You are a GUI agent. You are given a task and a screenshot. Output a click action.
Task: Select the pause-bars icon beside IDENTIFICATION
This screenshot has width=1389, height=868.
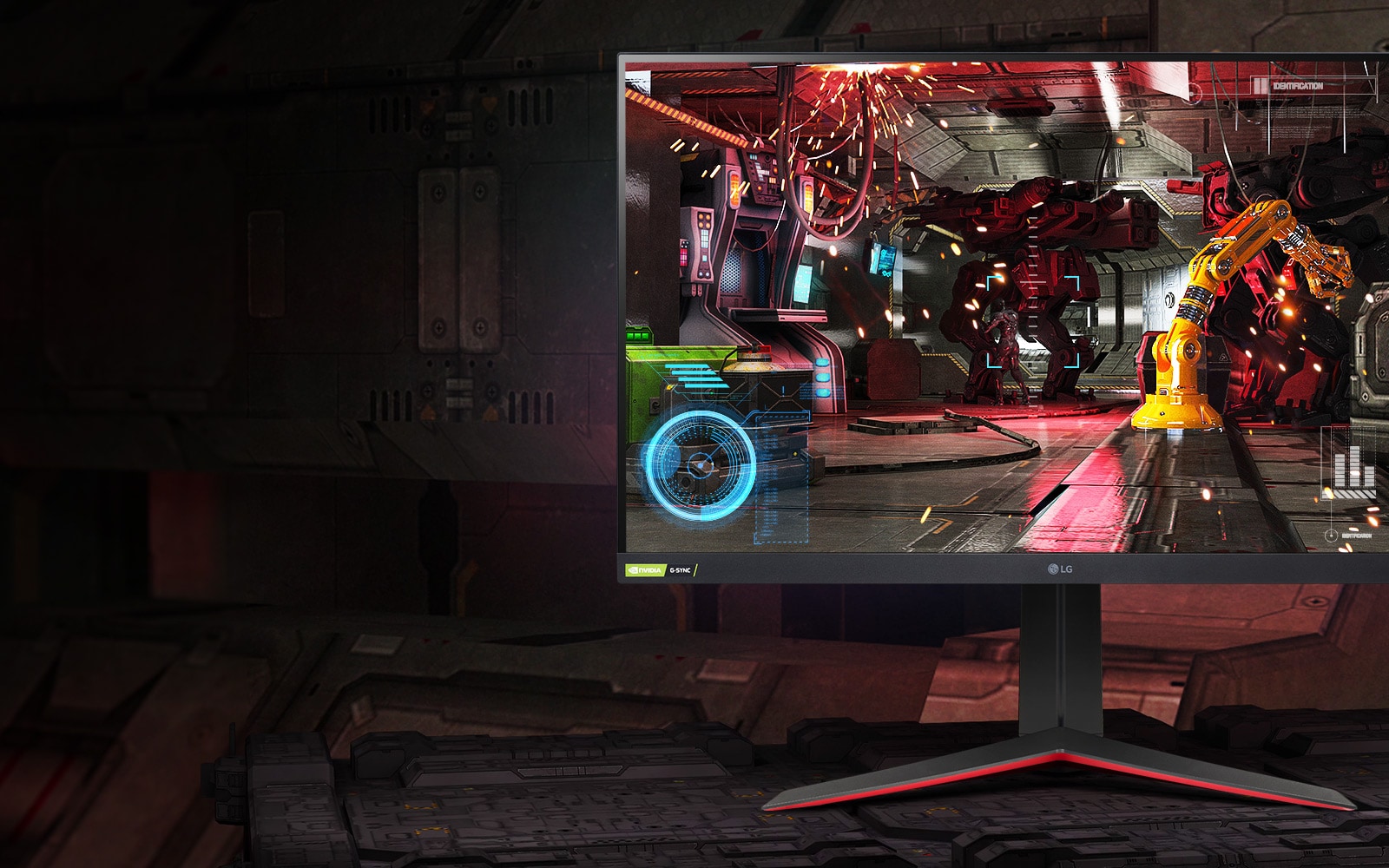(x=1260, y=85)
